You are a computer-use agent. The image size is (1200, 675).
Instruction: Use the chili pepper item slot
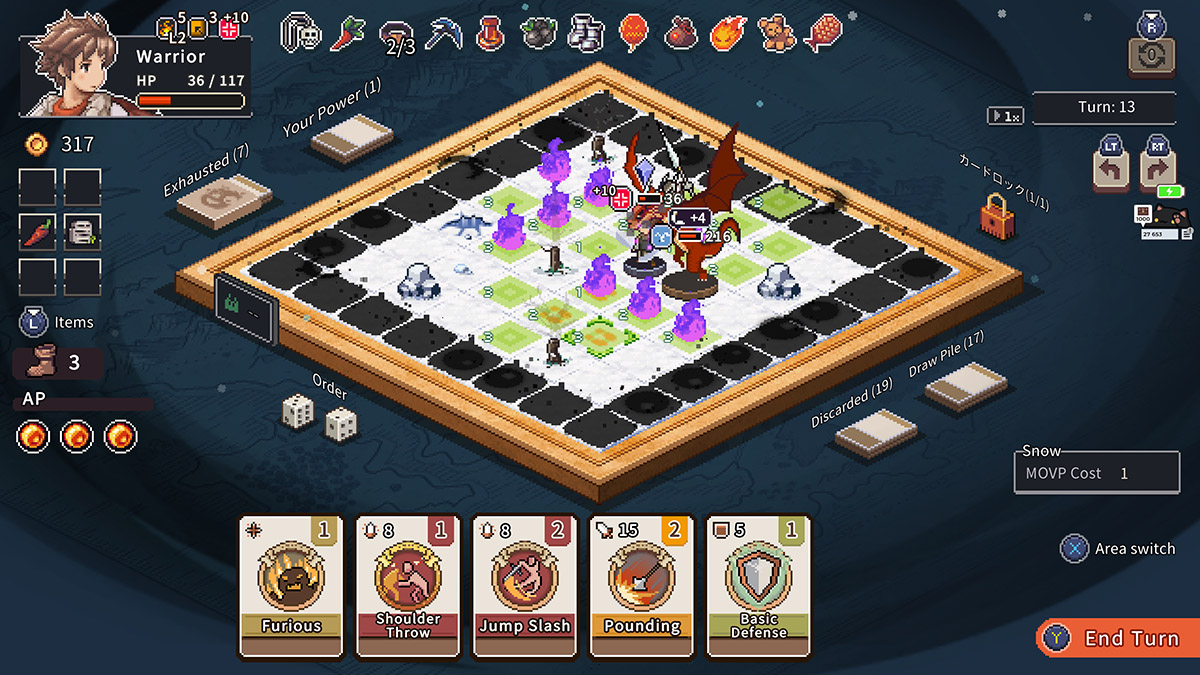click(37, 232)
